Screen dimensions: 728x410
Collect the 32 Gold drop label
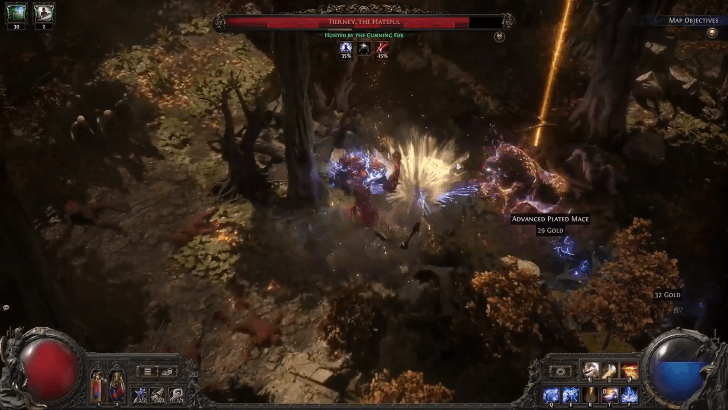click(666, 296)
